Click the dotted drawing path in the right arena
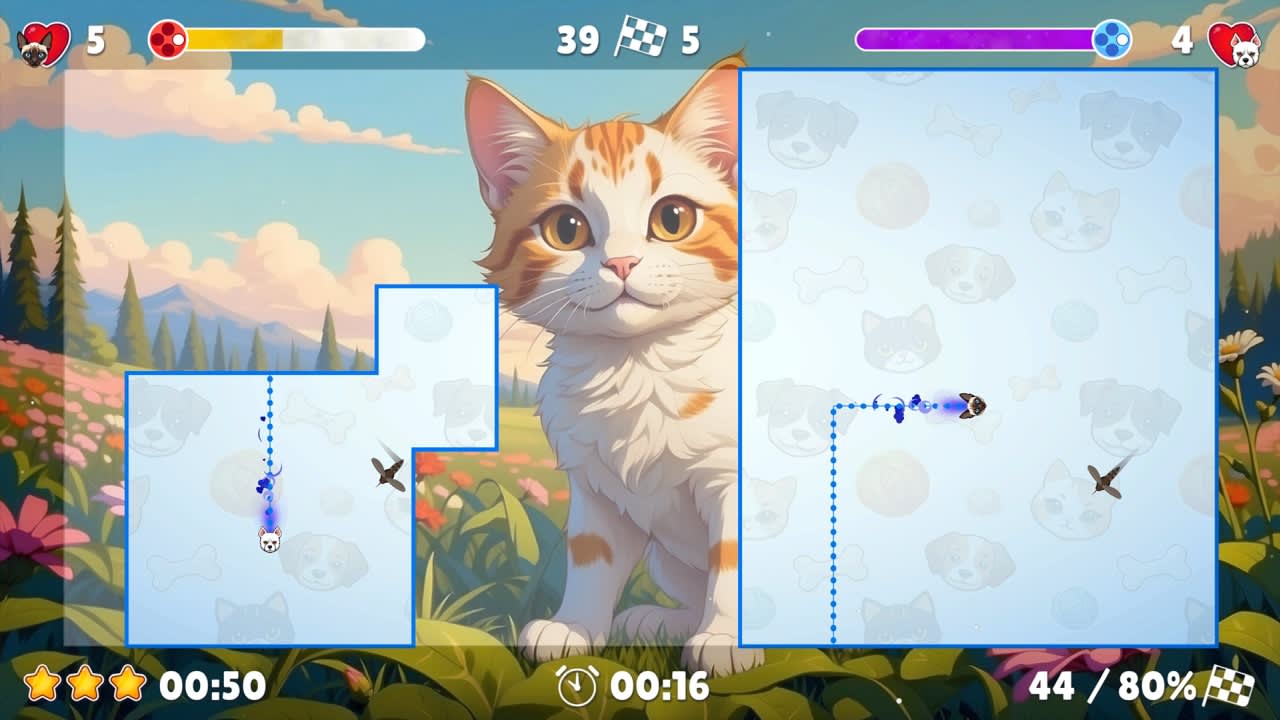The image size is (1280, 720). 833,520
